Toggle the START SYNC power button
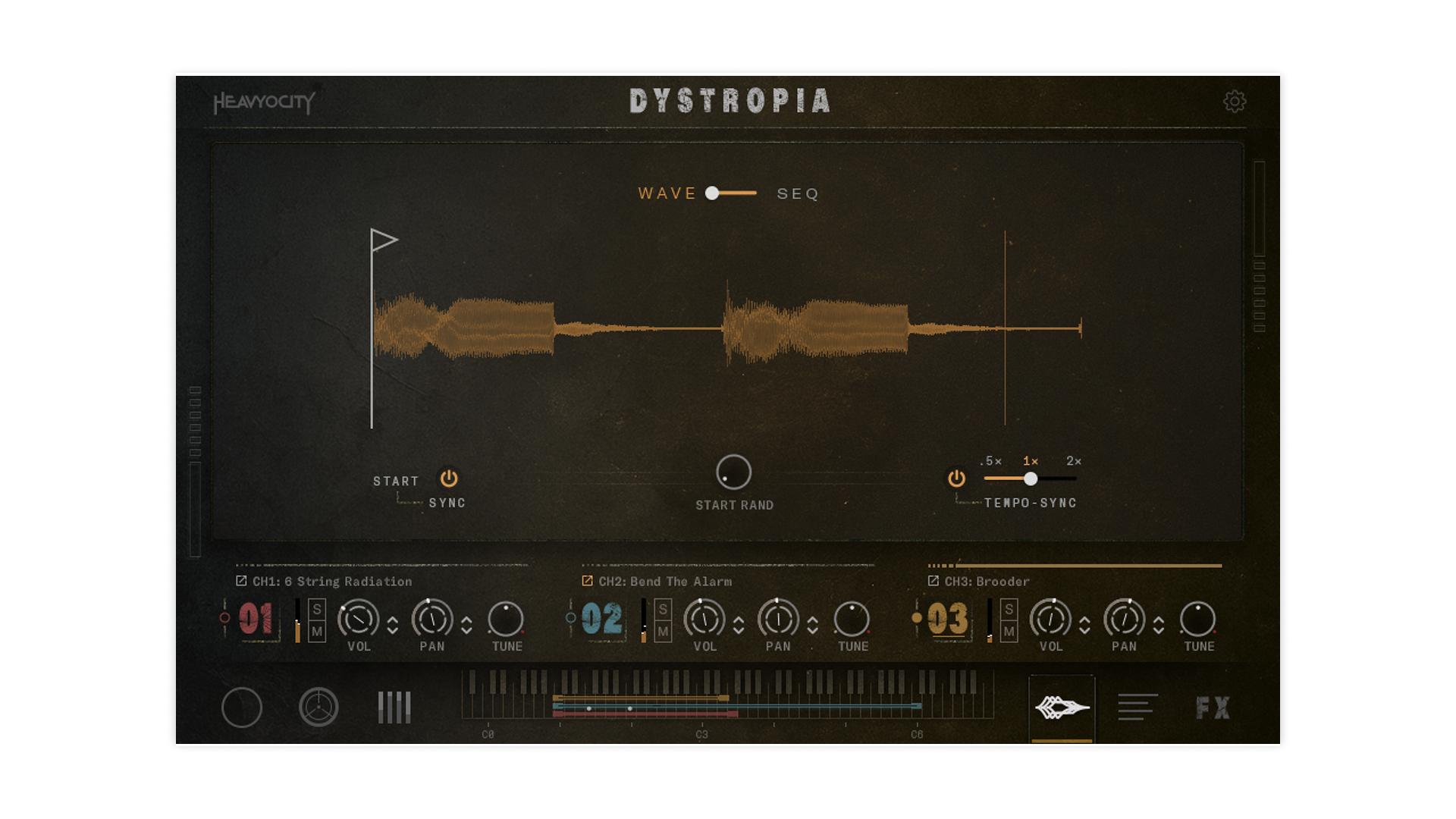Image resolution: width=1456 pixels, height=819 pixels. tap(448, 479)
